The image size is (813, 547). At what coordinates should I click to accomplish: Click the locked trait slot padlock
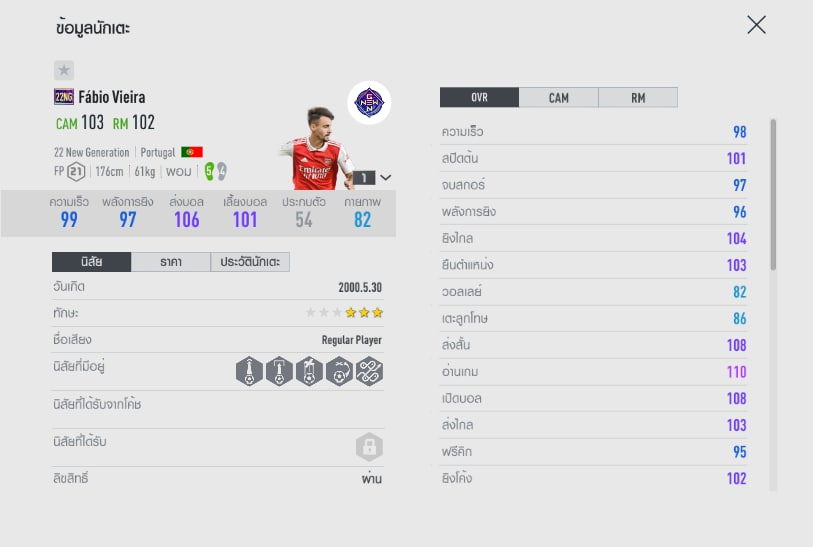click(x=369, y=447)
